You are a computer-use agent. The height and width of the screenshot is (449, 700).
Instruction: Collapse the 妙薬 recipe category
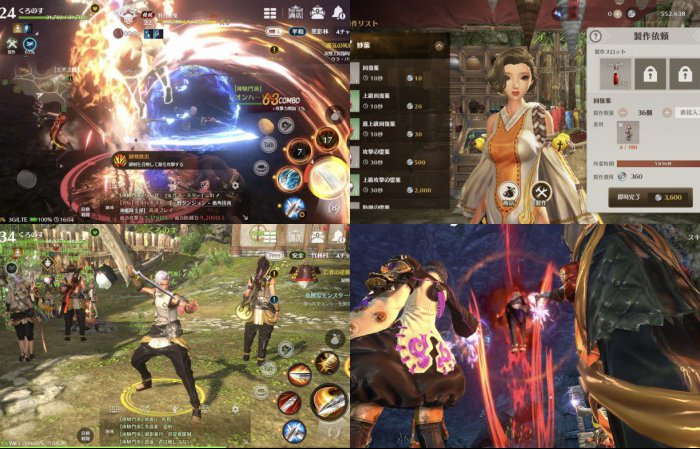[x=439, y=46]
